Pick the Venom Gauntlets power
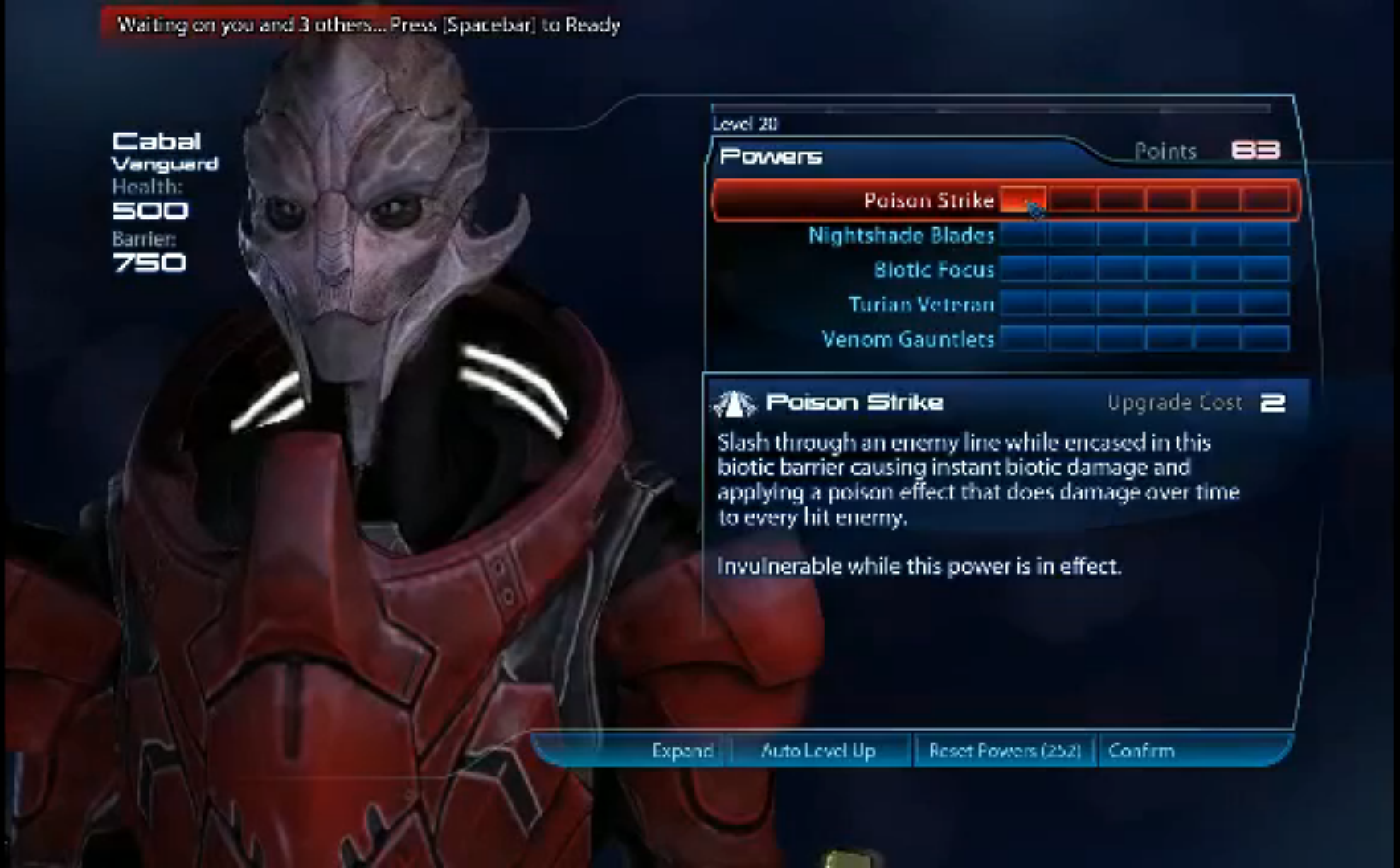1400x868 pixels. 908,339
